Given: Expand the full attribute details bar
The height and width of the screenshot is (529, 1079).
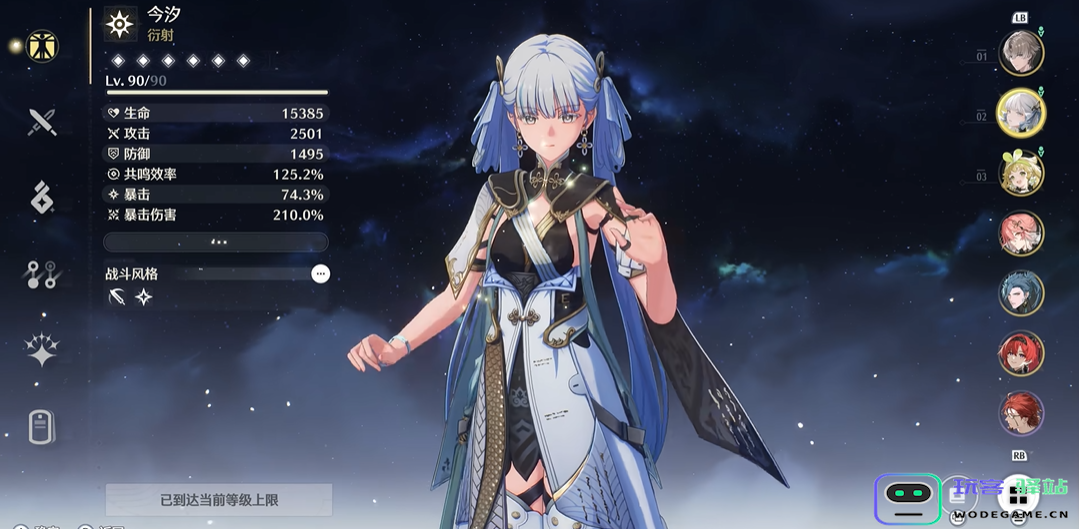Looking at the screenshot, I should pos(216,242).
